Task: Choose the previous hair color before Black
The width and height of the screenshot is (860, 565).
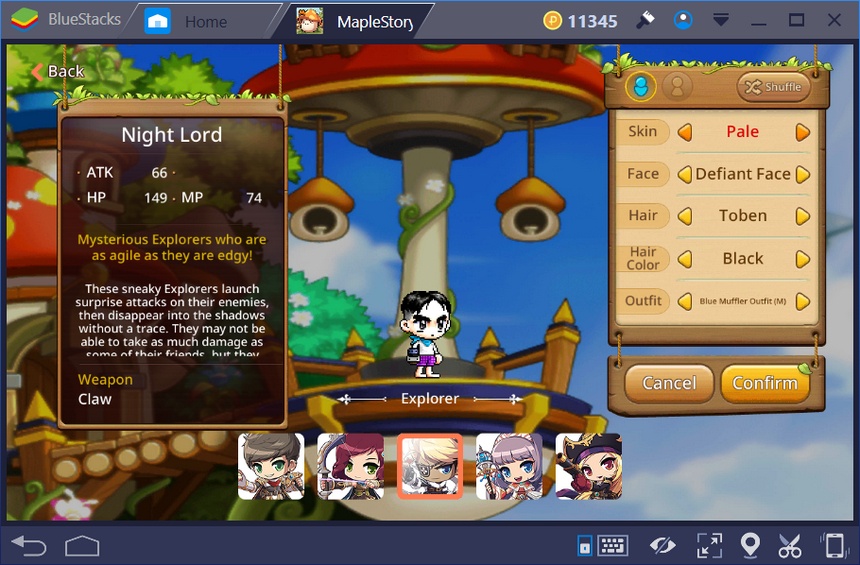Action: pyautogui.click(x=685, y=259)
